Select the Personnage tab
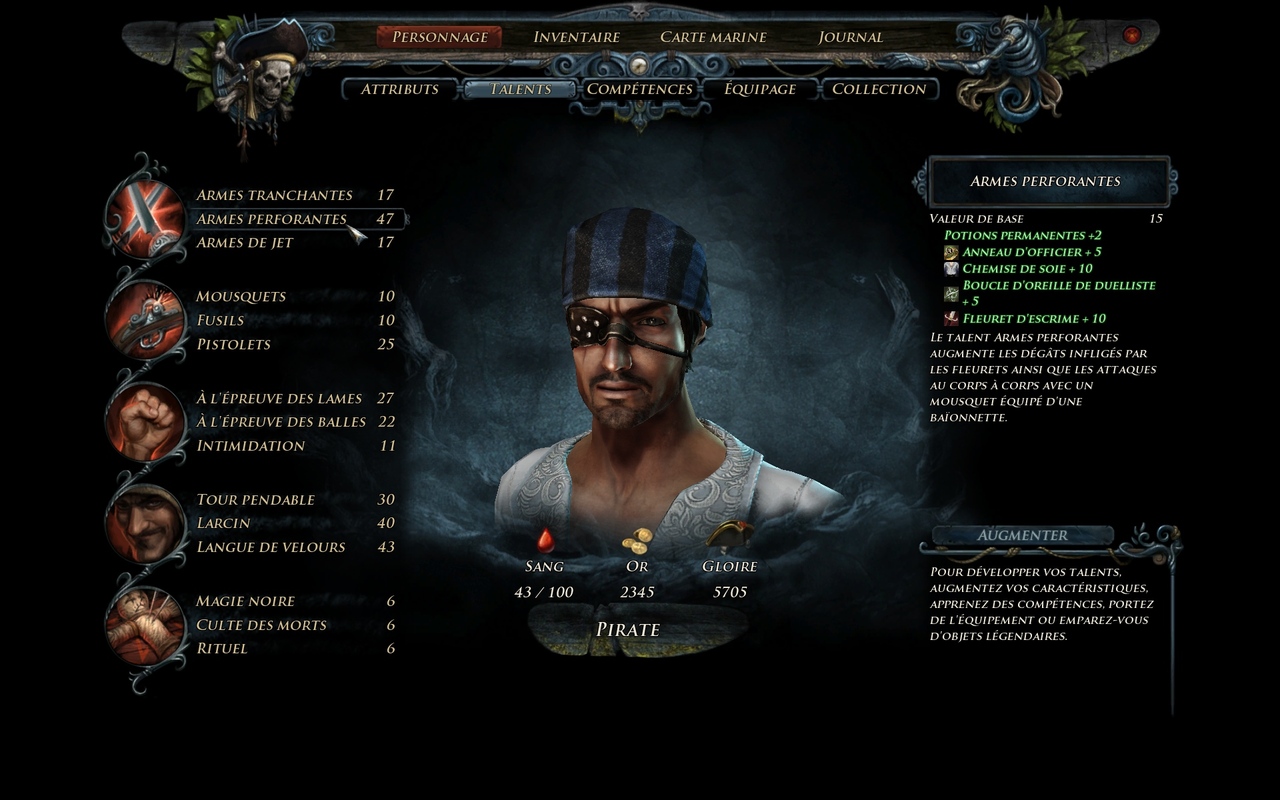The width and height of the screenshot is (1280, 800). [440, 37]
